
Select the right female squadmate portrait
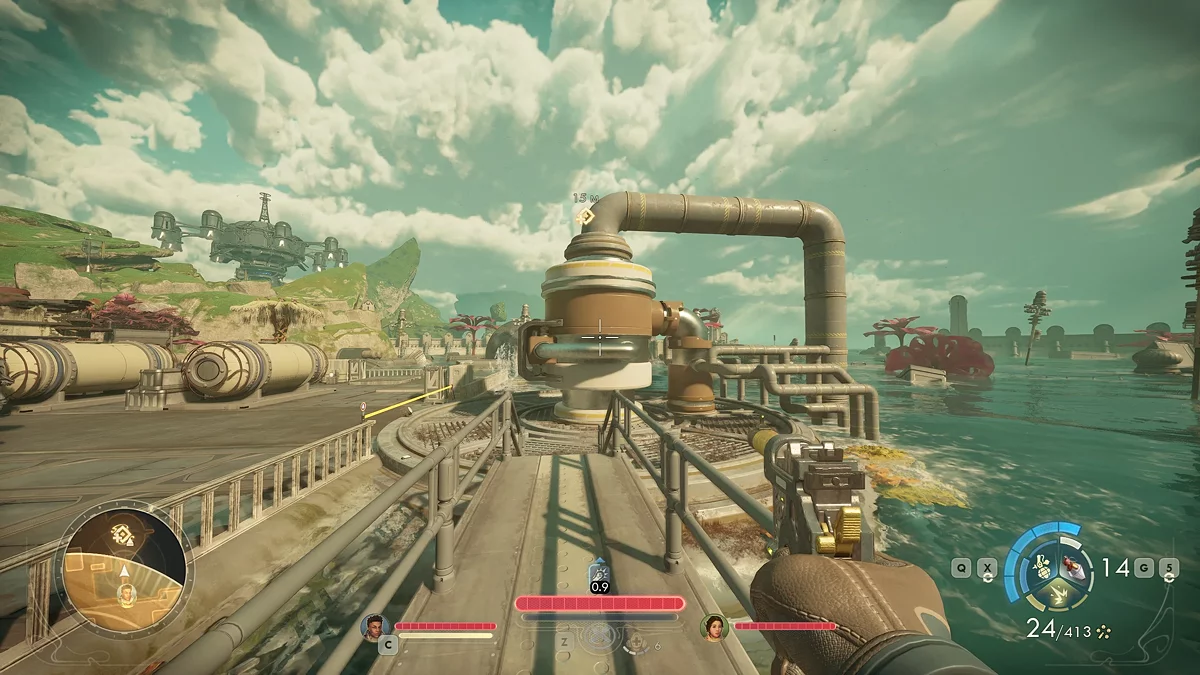pyautogui.click(x=713, y=626)
